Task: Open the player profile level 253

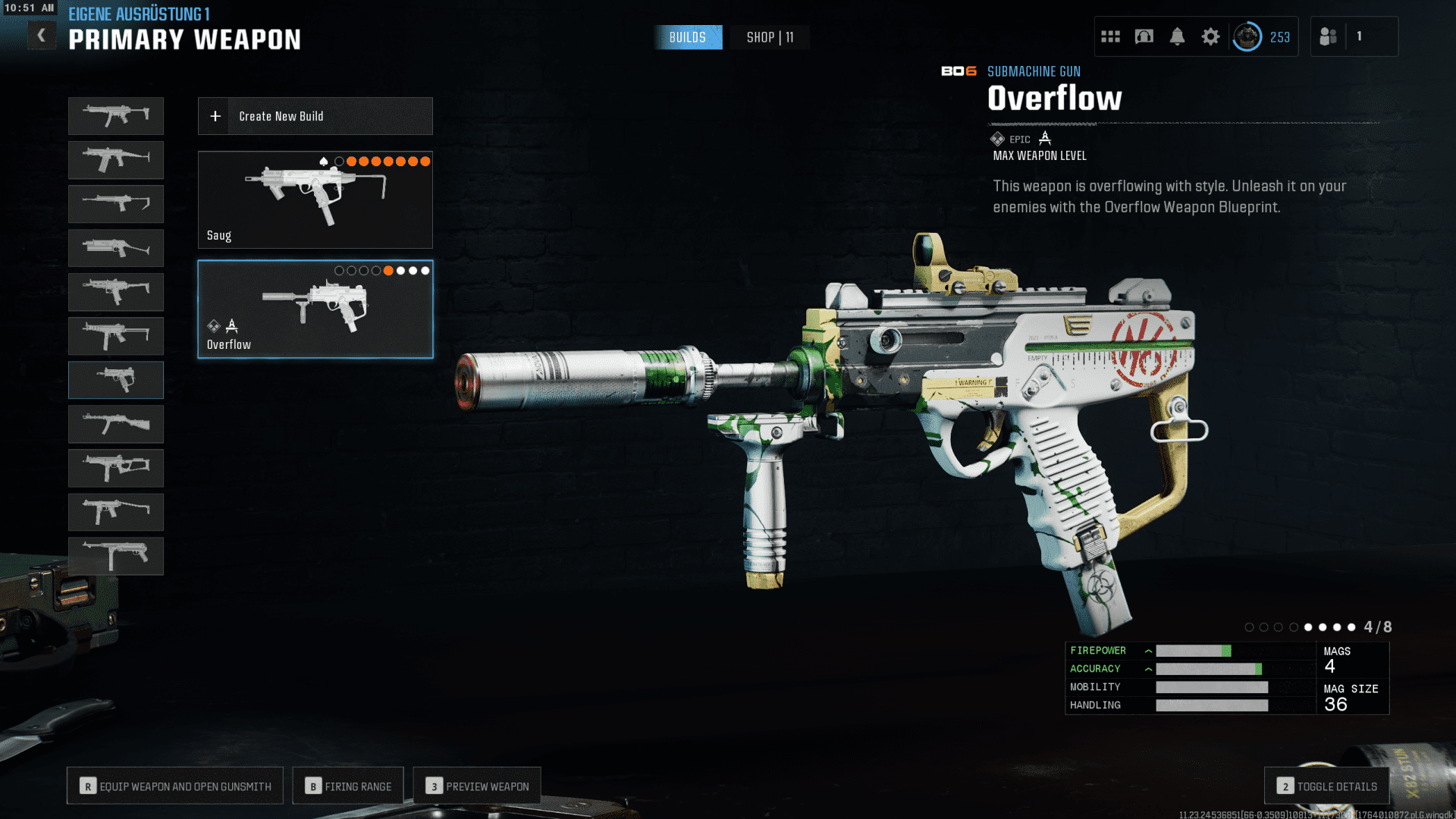Action: click(1263, 36)
